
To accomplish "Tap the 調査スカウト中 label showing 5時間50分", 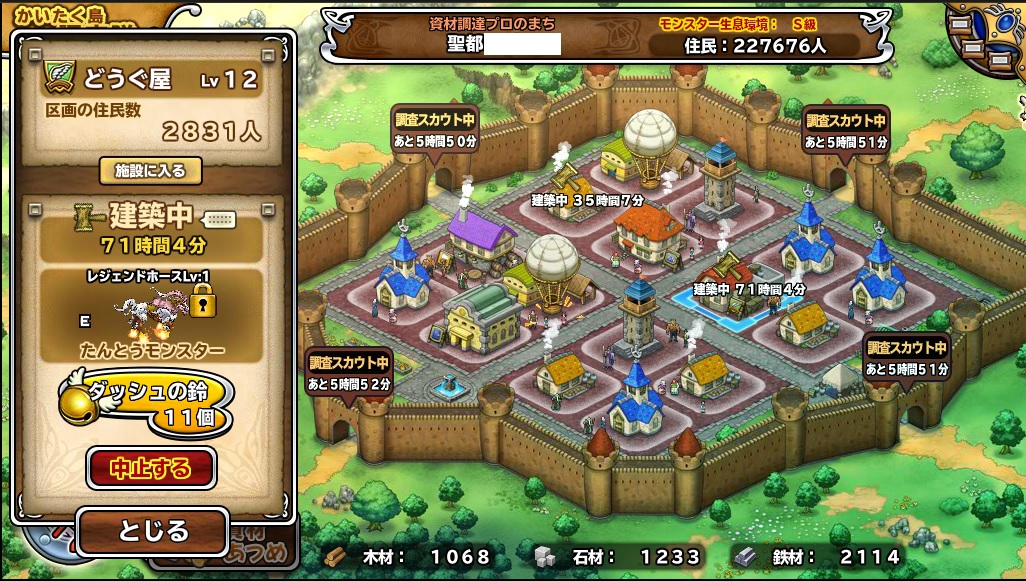I will pos(435,130).
